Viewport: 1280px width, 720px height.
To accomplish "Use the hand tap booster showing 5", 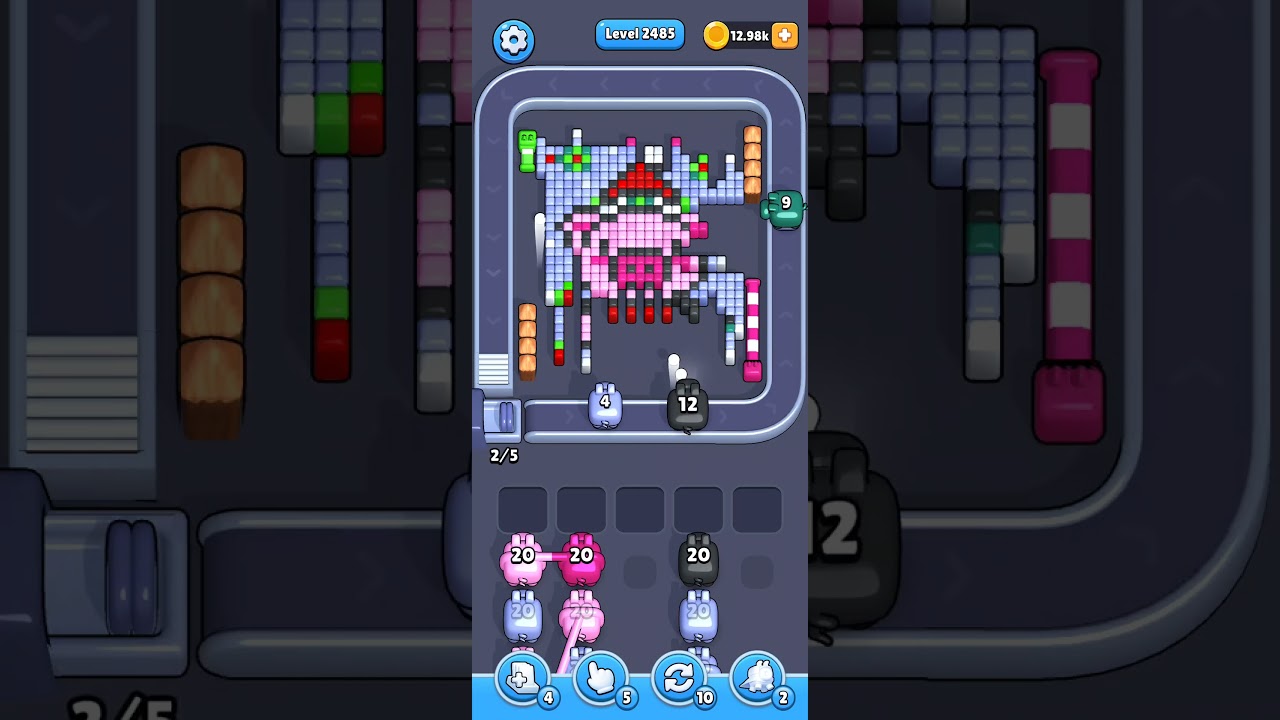I will [x=600, y=679].
